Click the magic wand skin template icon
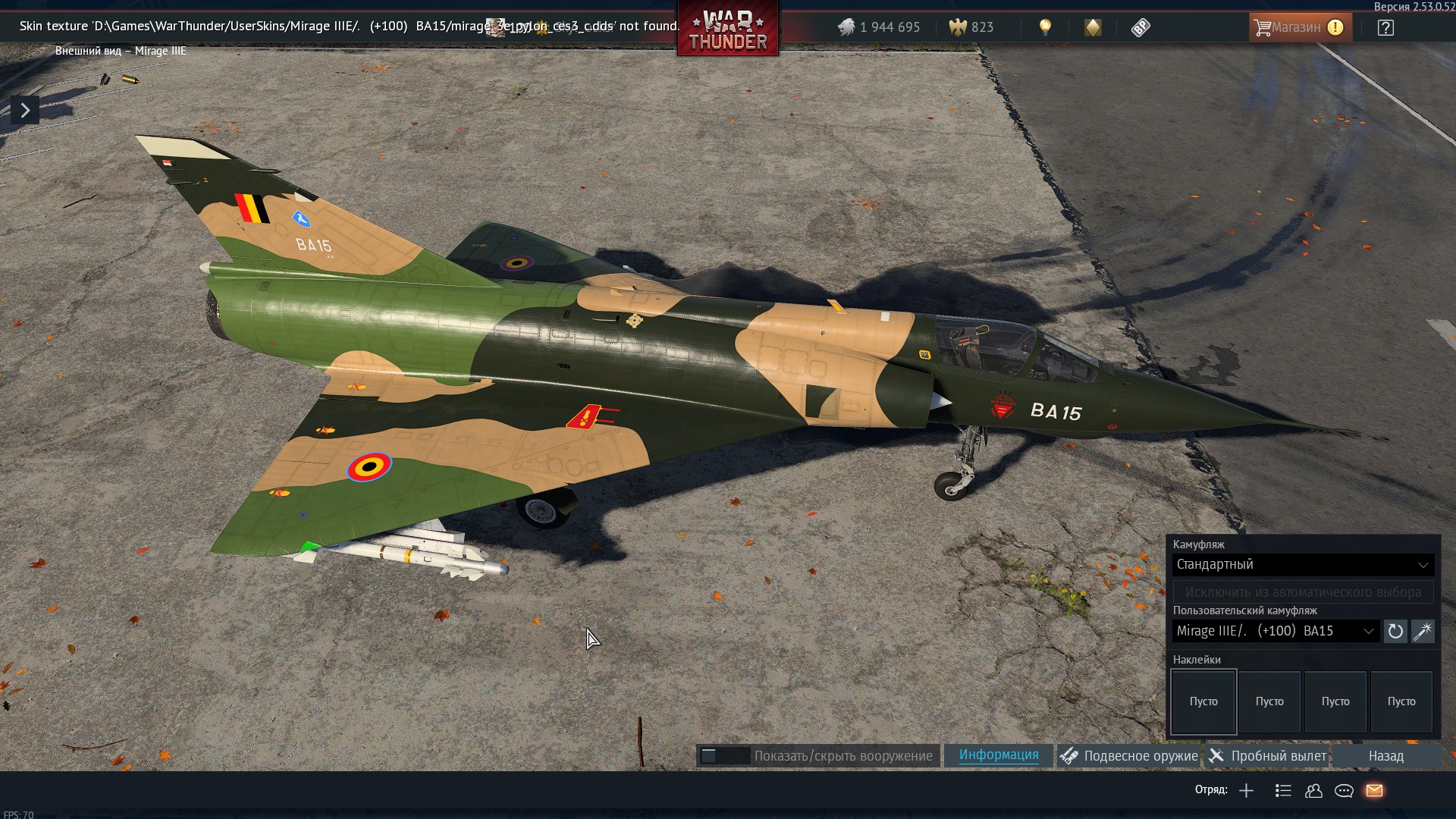 (1423, 631)
